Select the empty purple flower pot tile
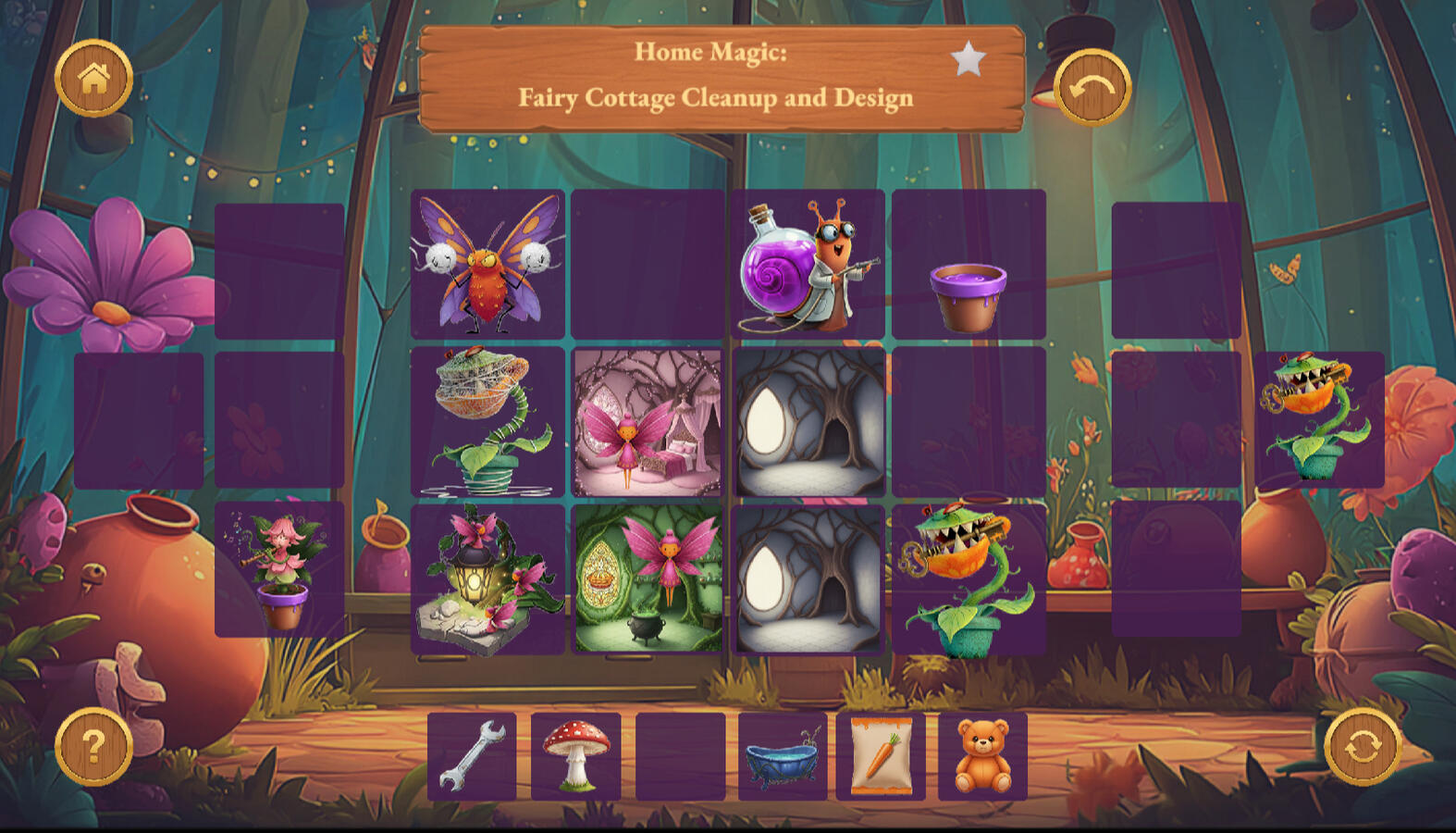The height and width of the screenshot is (833, 1456). (x=969, y=265)
